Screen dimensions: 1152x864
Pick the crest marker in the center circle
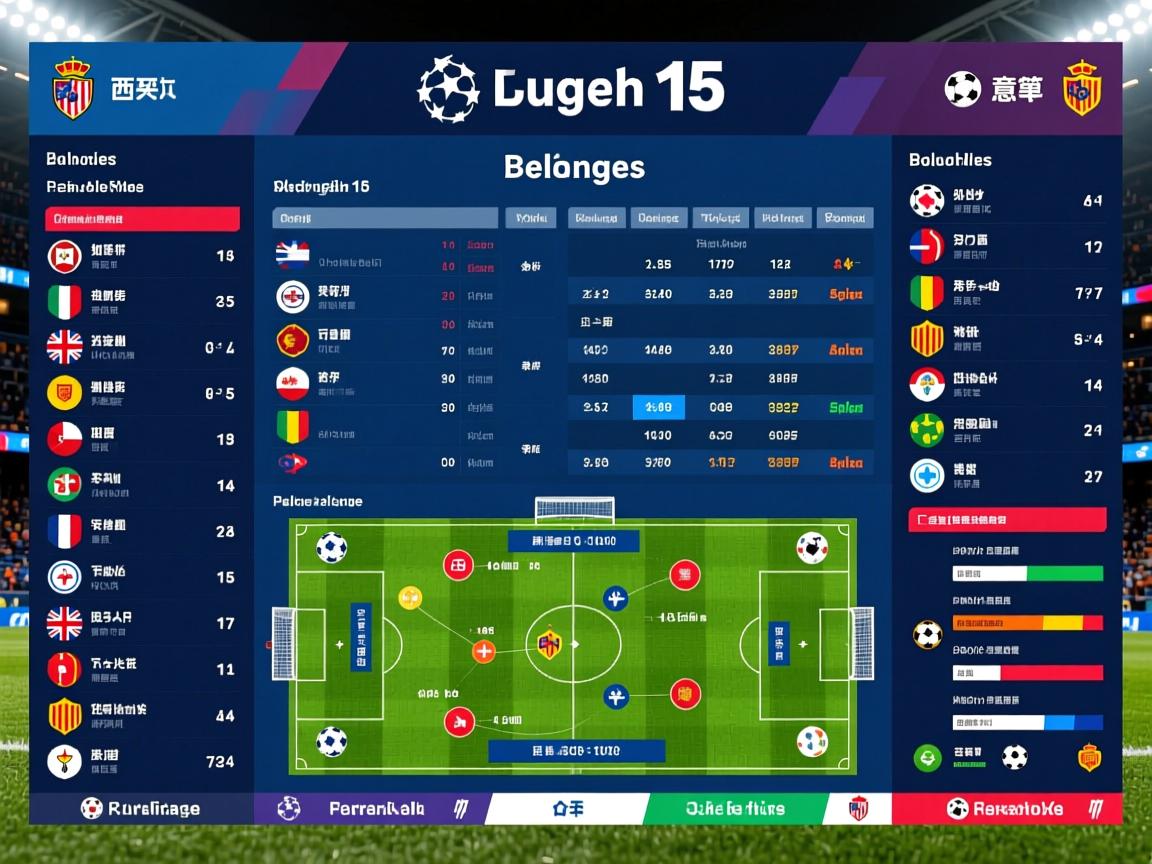pos(549,643)
